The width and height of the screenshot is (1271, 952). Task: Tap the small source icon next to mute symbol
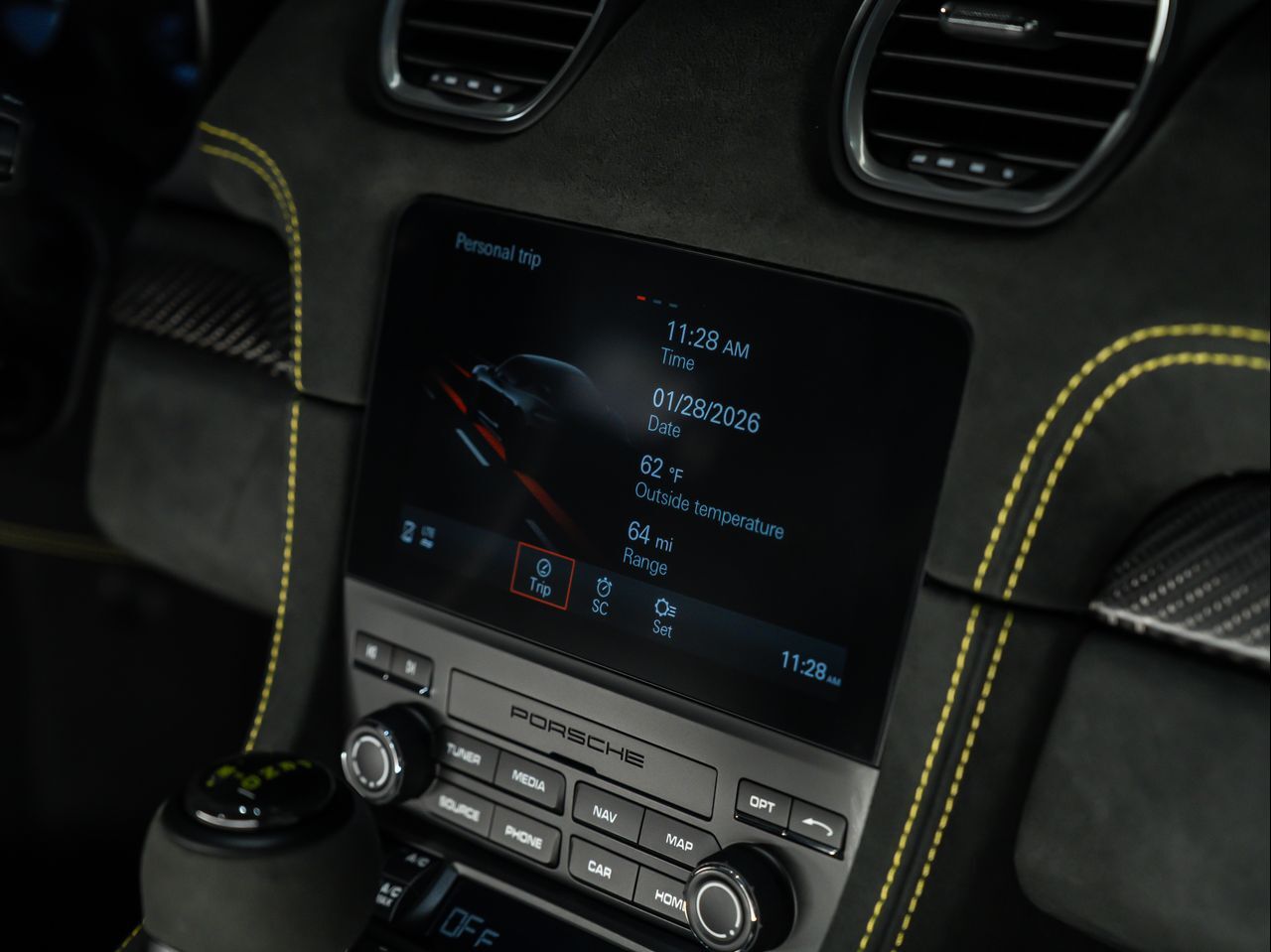pos(427,536)
